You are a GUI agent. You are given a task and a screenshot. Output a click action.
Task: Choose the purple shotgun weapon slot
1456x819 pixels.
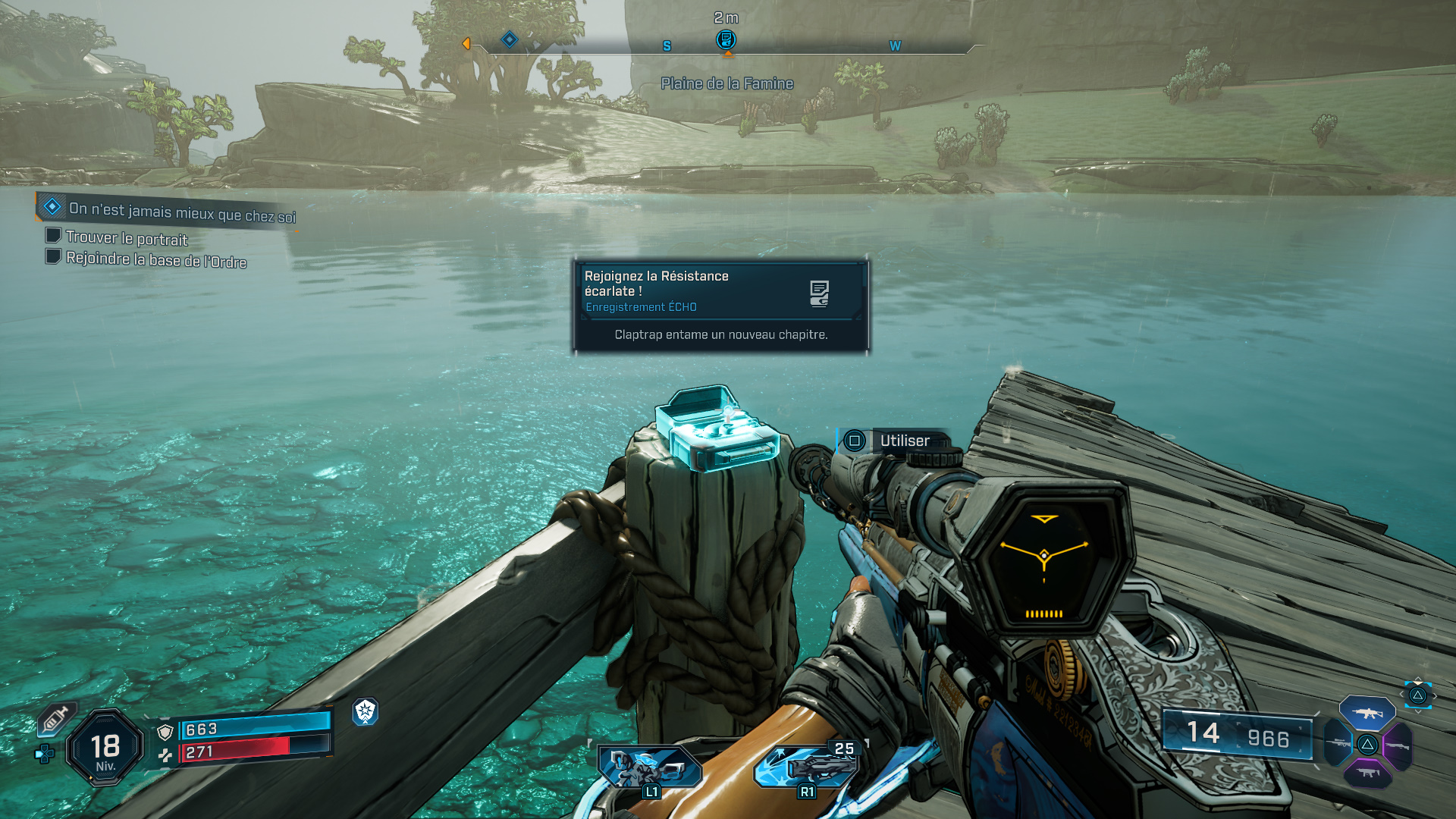point(1397,745)
